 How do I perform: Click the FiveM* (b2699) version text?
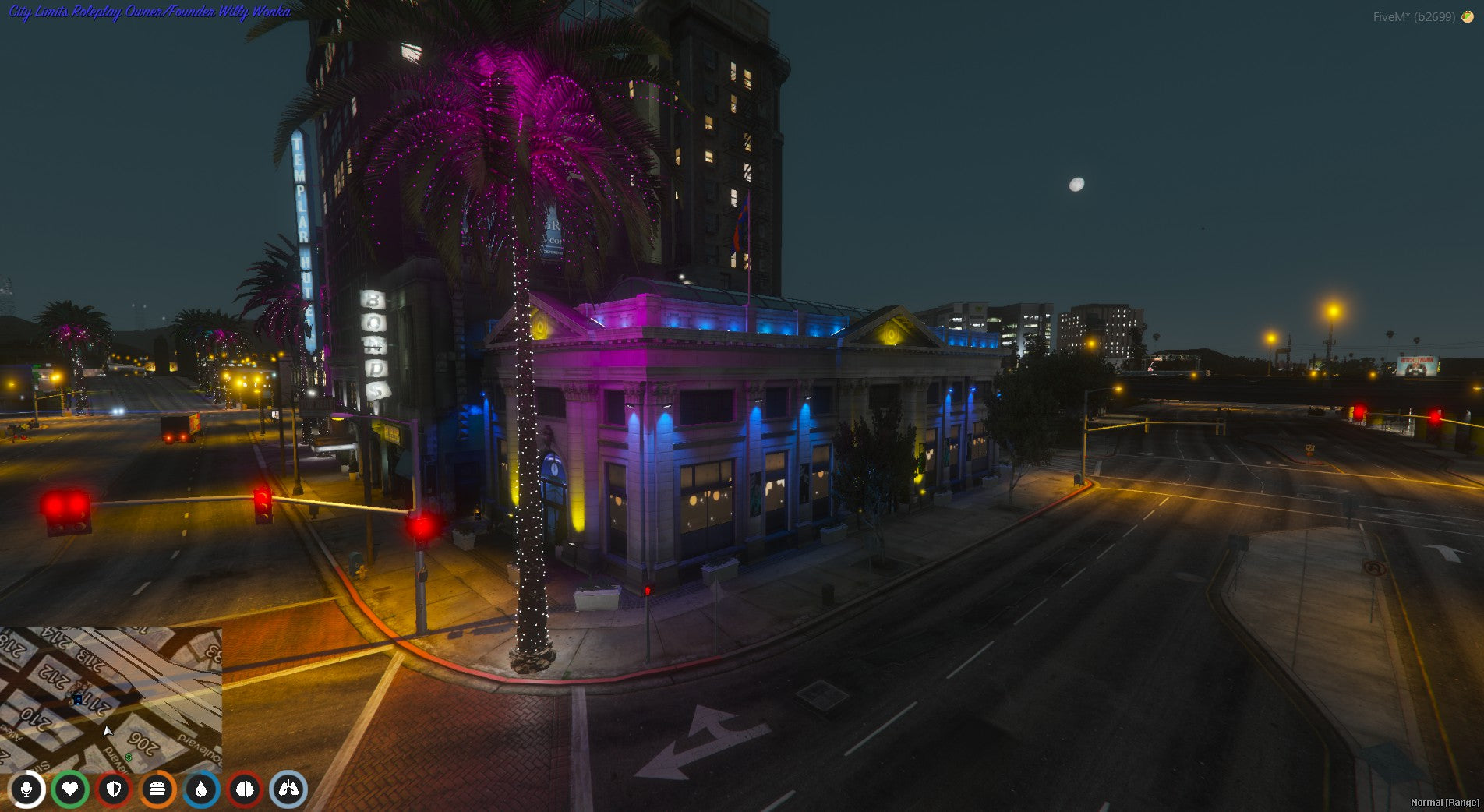tap(1412, 14)
